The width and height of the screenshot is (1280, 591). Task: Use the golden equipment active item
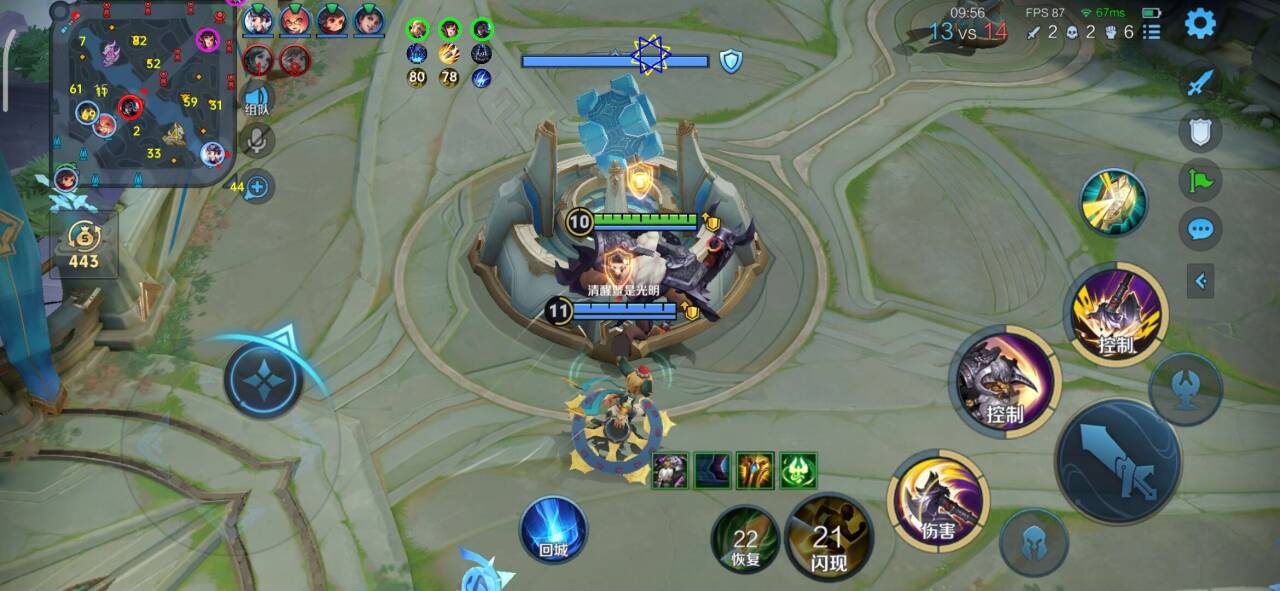[x=1113, y=202]
